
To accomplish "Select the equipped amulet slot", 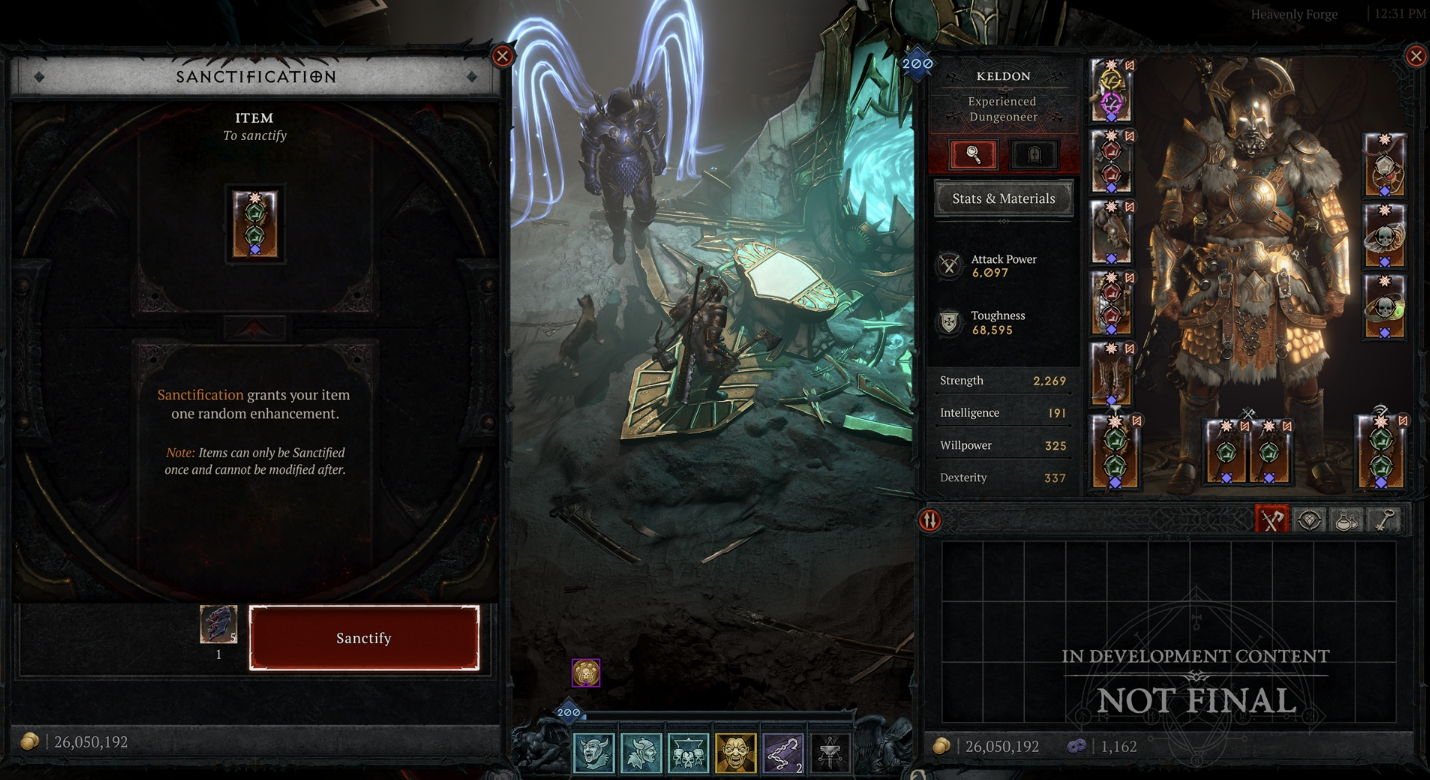I will tap(1384, 164).
